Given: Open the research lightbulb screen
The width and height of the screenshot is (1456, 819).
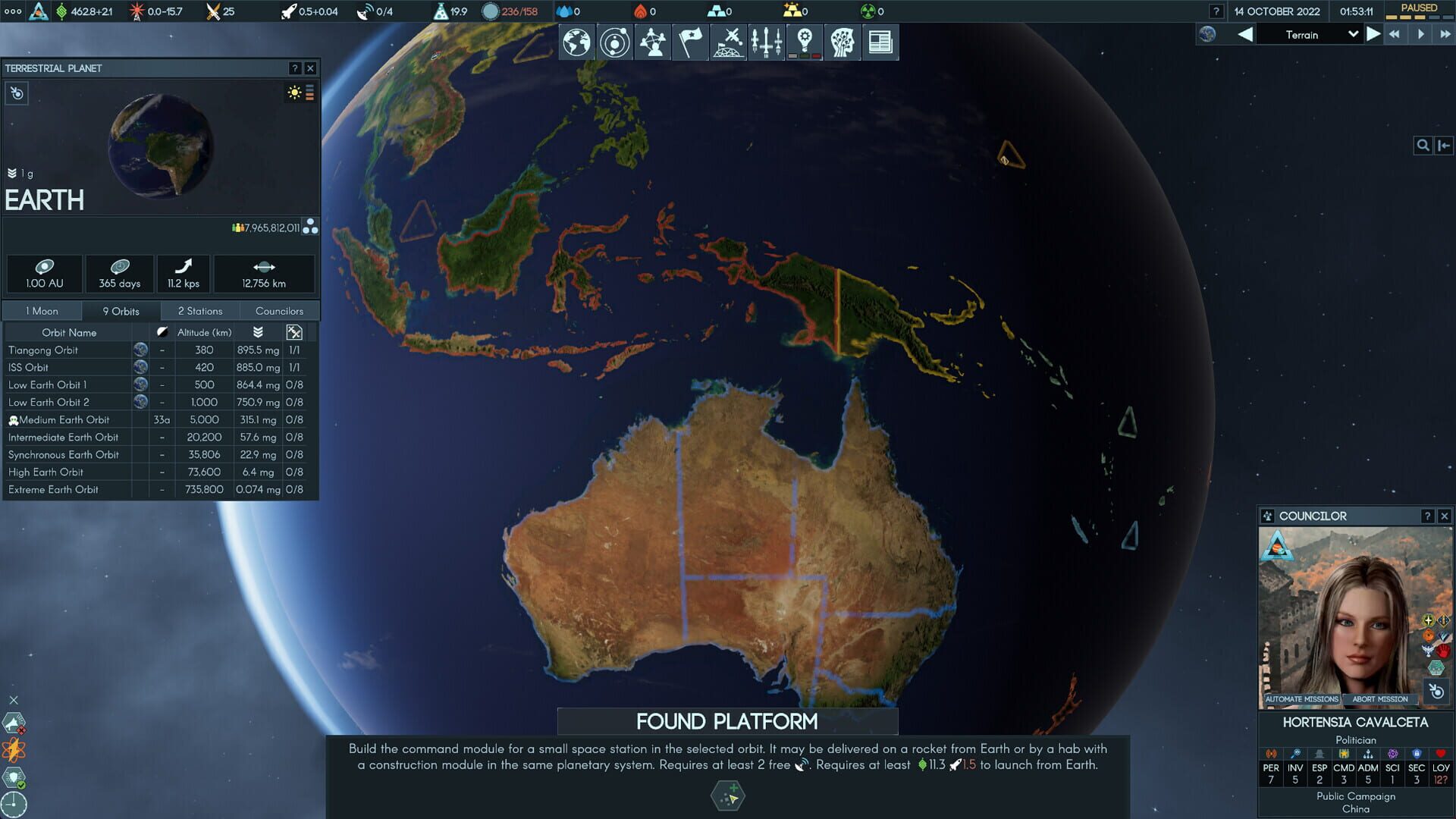Looking at the screenshot, I should click(x=805, y=42).
